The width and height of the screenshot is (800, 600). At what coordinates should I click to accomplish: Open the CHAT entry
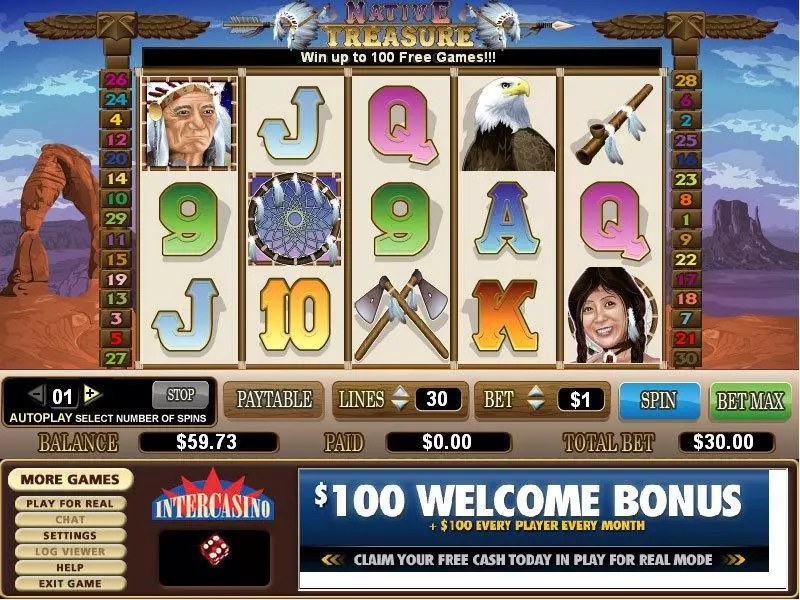[69, 519]
